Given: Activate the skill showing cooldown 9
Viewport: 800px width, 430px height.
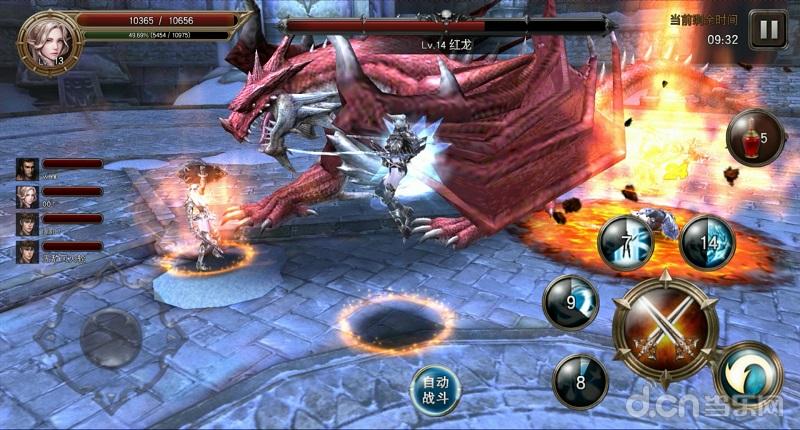Looking at the screenshot, I should pyautogui.click(x=570, y=301).
